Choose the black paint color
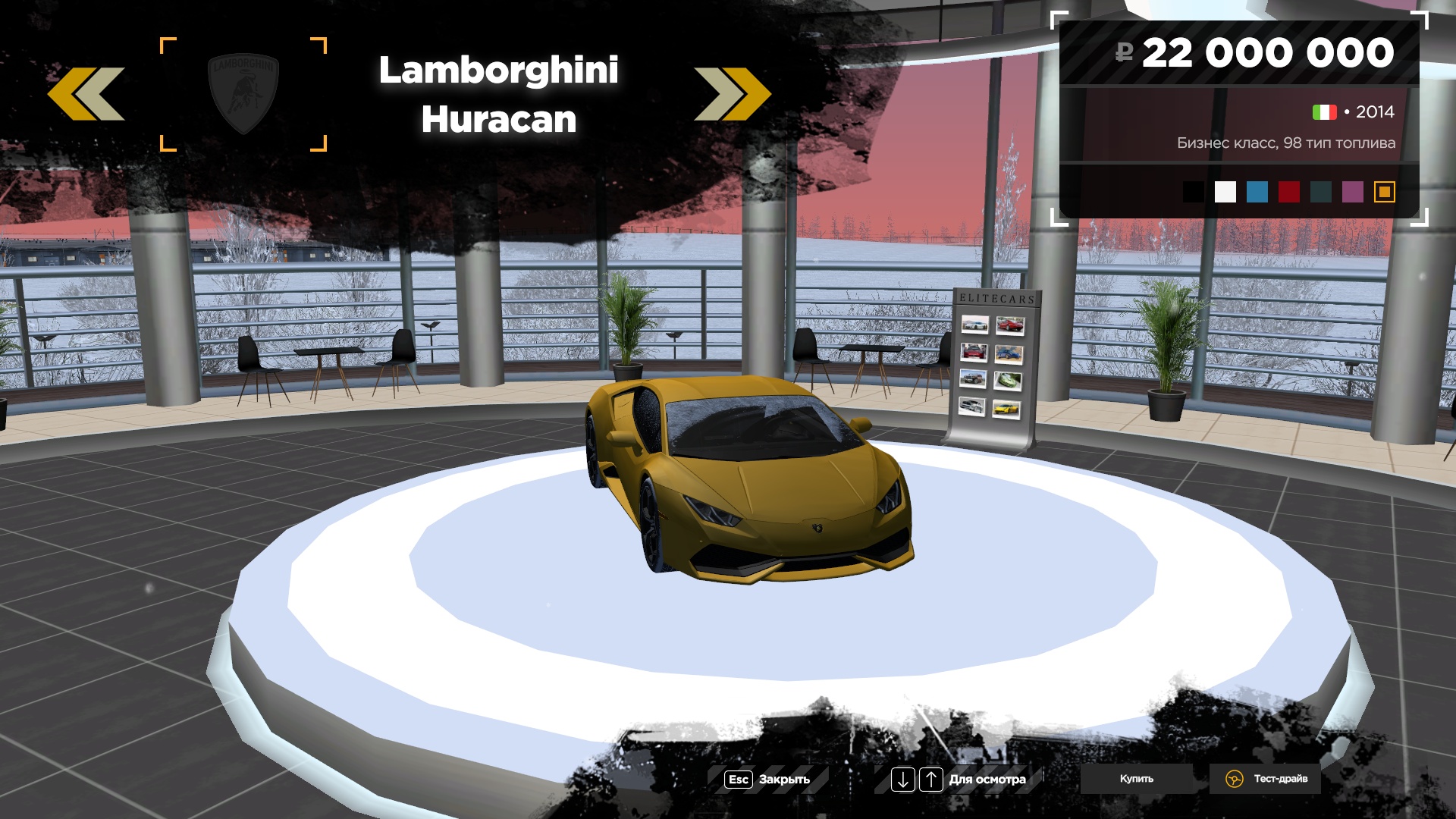 [1193, 192]
